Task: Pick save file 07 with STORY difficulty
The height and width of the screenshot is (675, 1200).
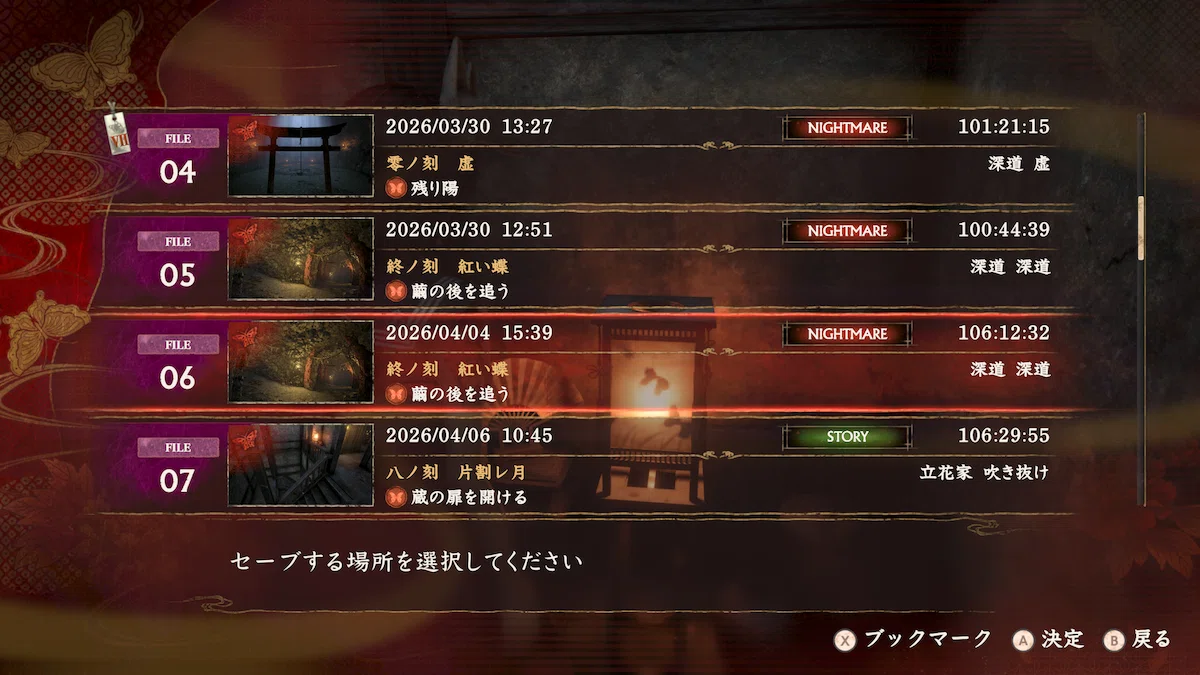Action: point(600,465)
